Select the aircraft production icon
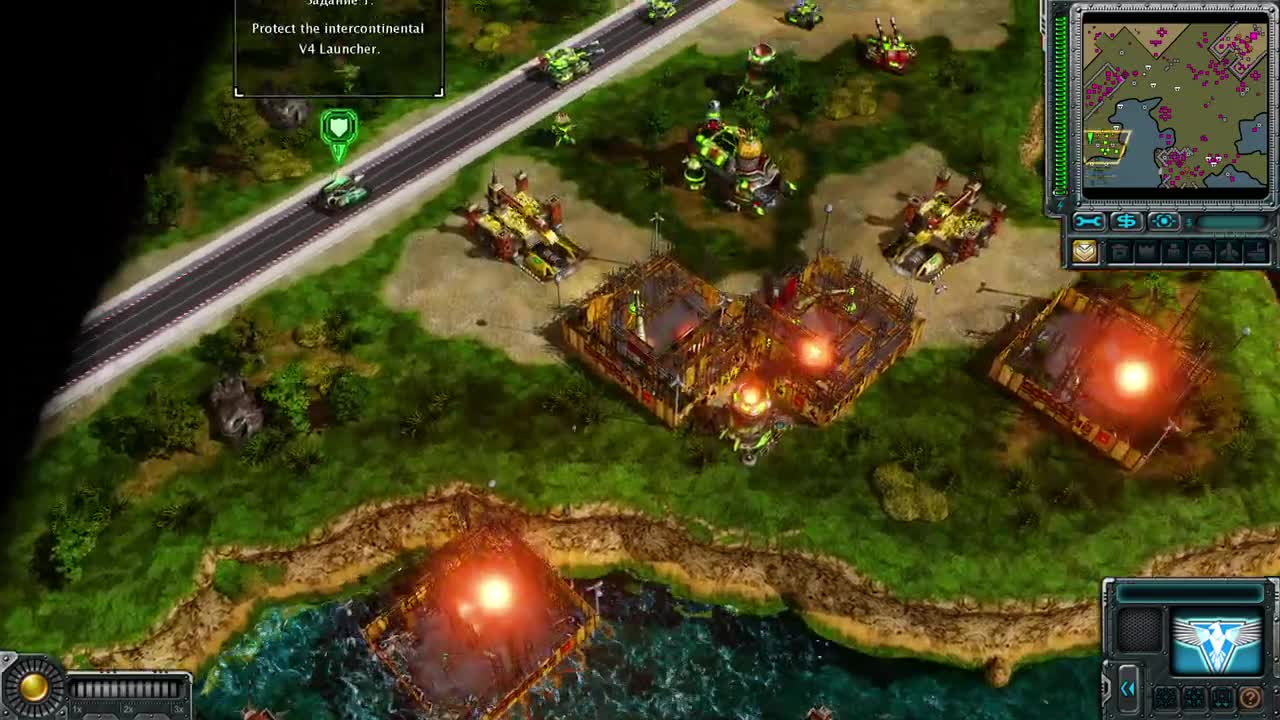The height and width of the screenshot is (720, 1280). point(1228,250)
